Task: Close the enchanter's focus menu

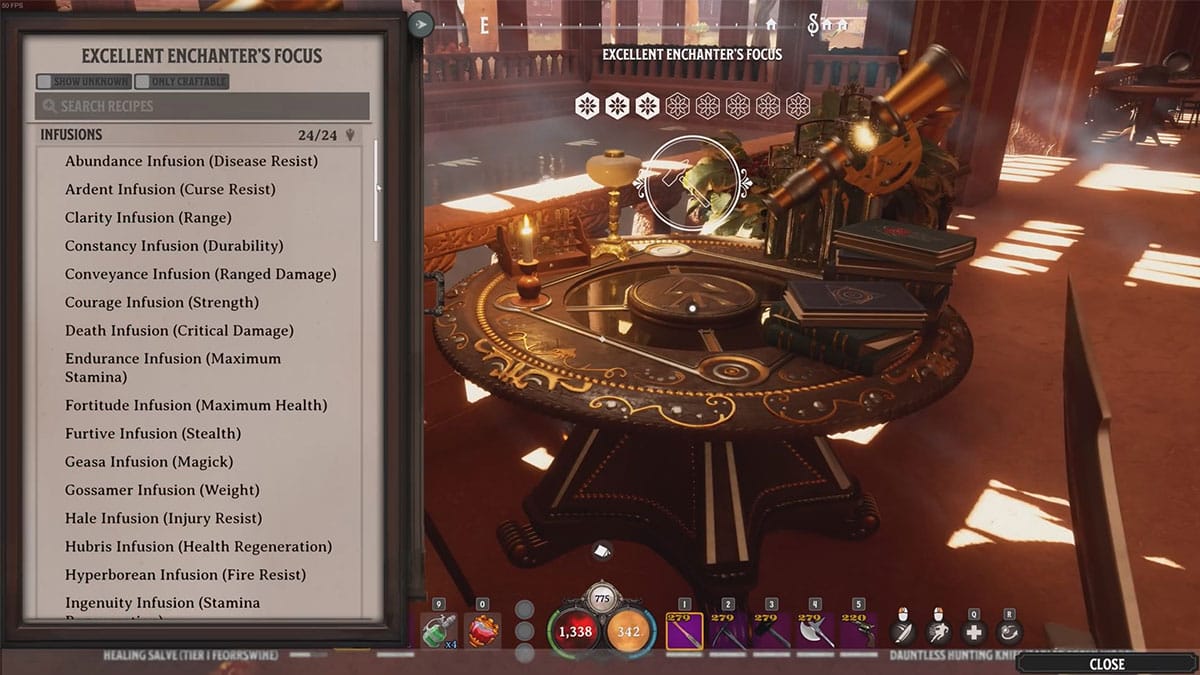Action: point(1106,663)
